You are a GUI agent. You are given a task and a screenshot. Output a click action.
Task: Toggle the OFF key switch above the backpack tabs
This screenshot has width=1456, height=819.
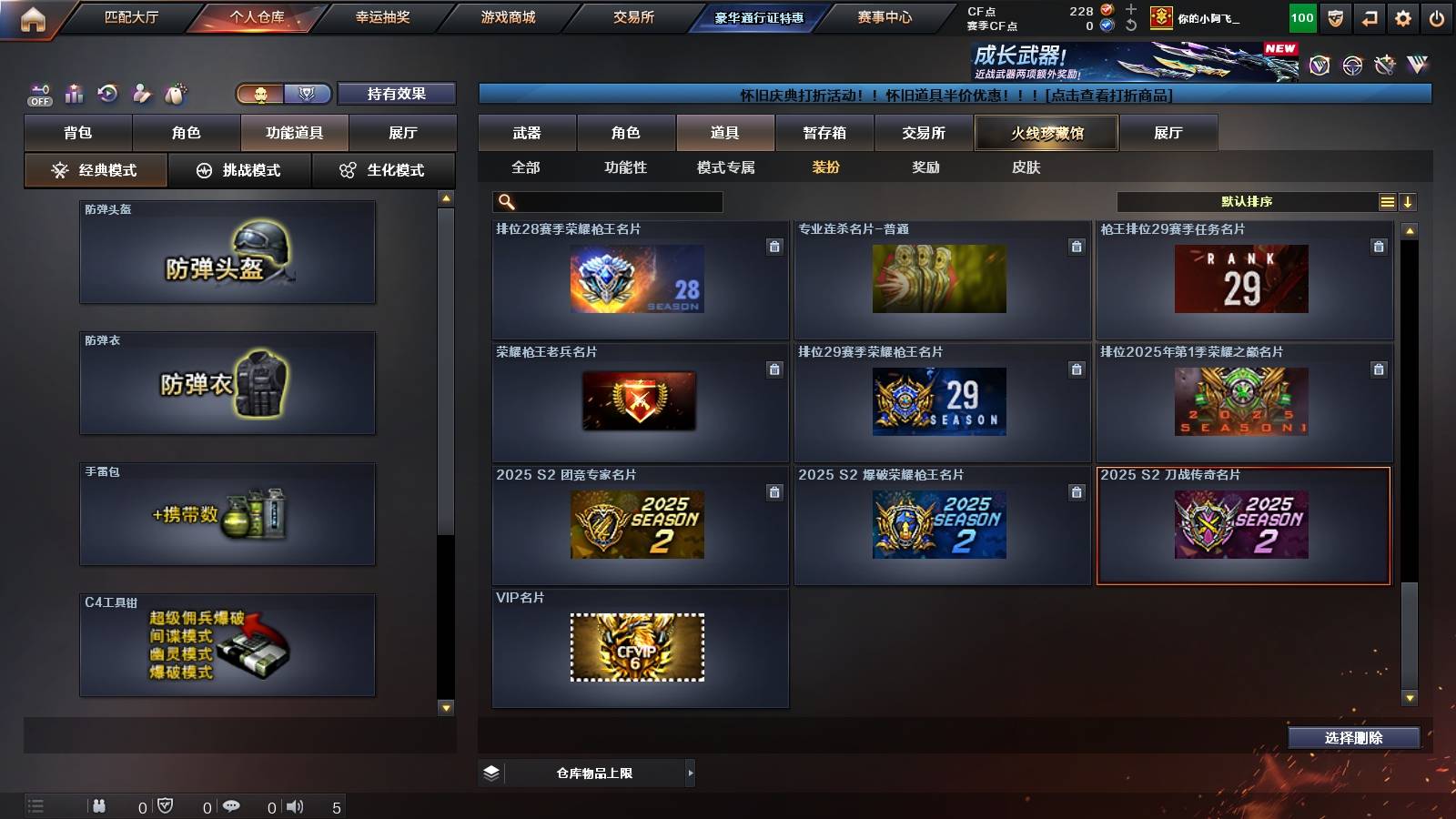click(x=38, y=92)
